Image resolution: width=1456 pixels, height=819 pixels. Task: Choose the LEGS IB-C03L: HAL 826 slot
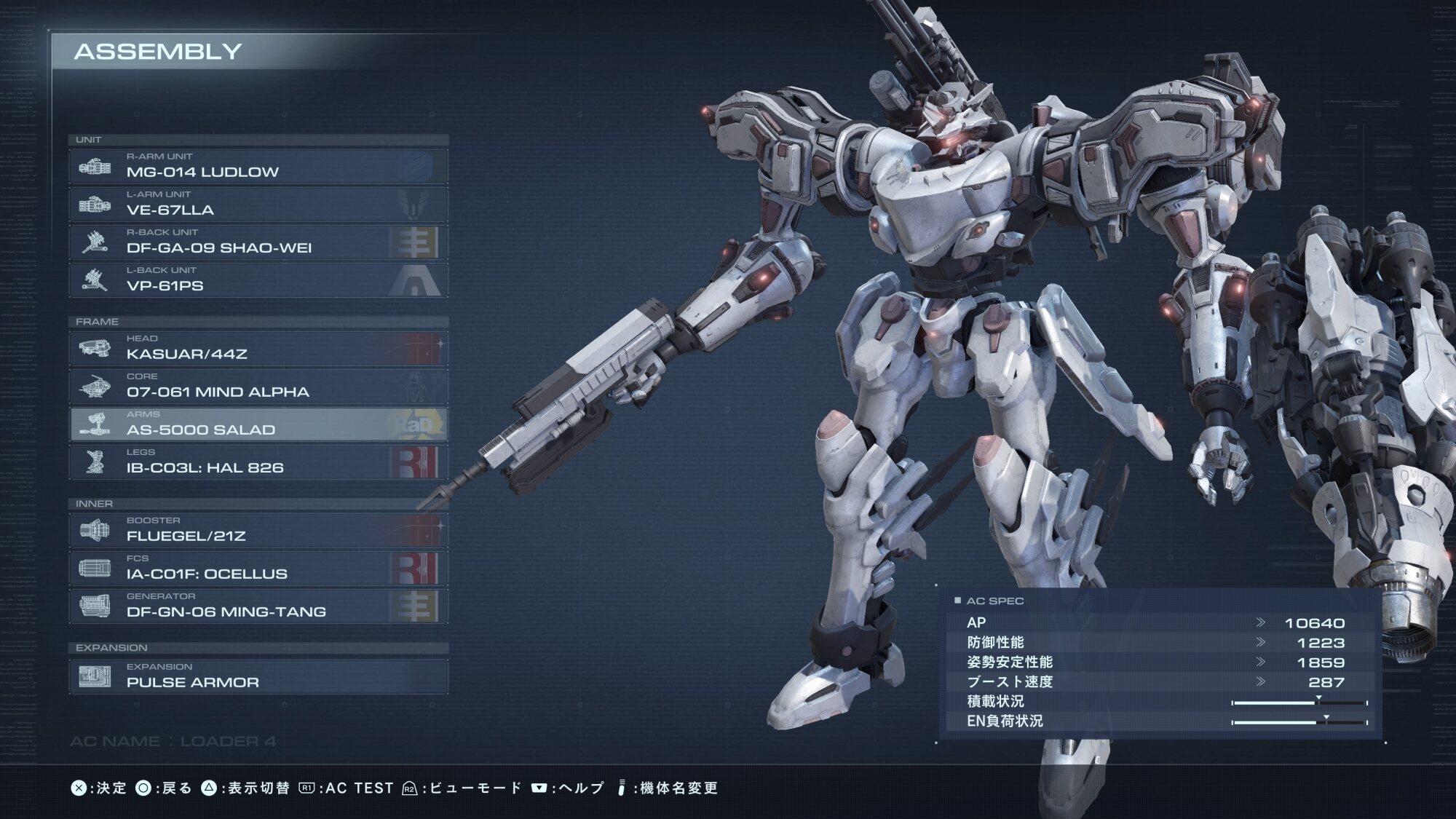258,462
